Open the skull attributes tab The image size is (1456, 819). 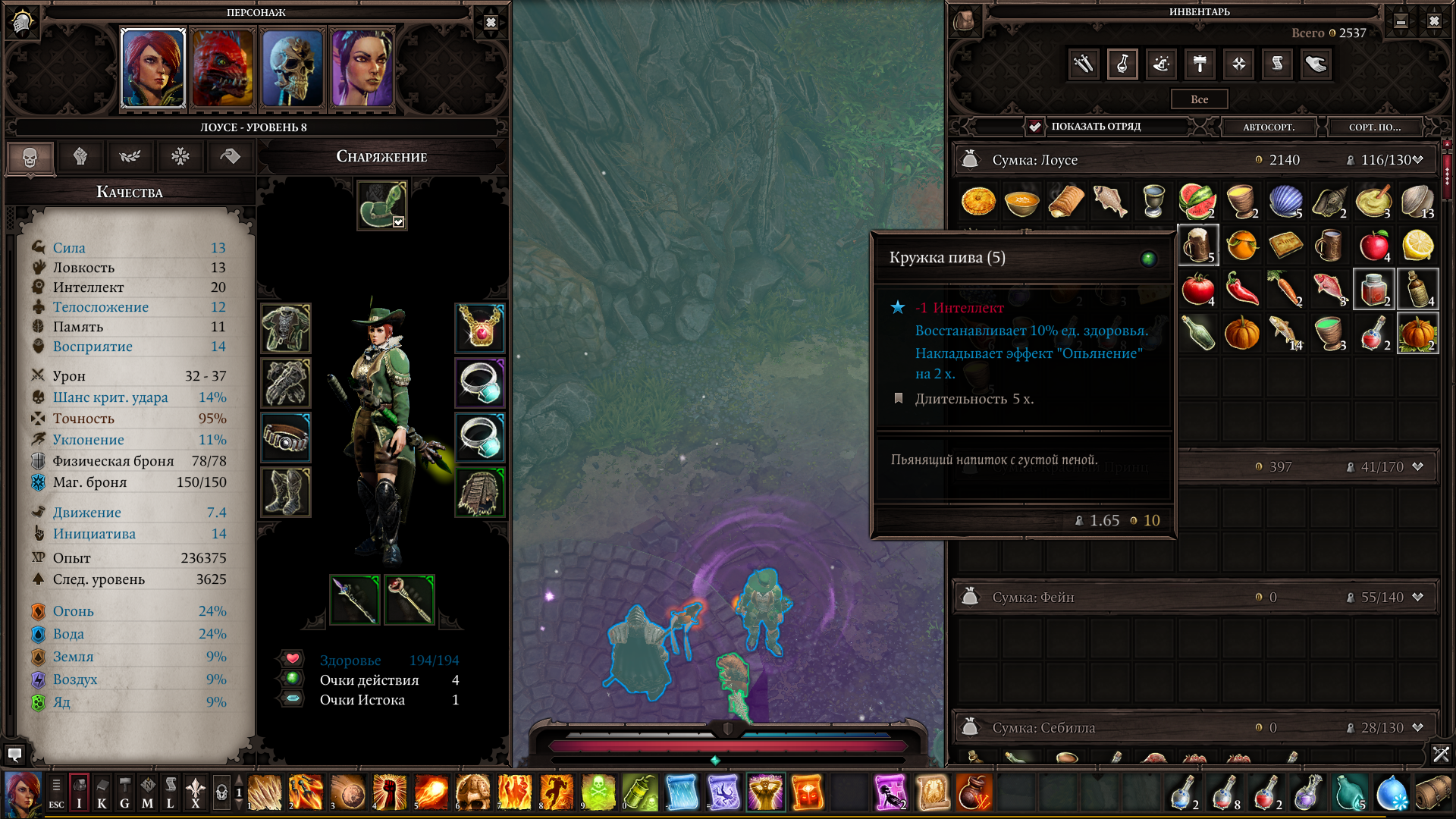point(30,157)
